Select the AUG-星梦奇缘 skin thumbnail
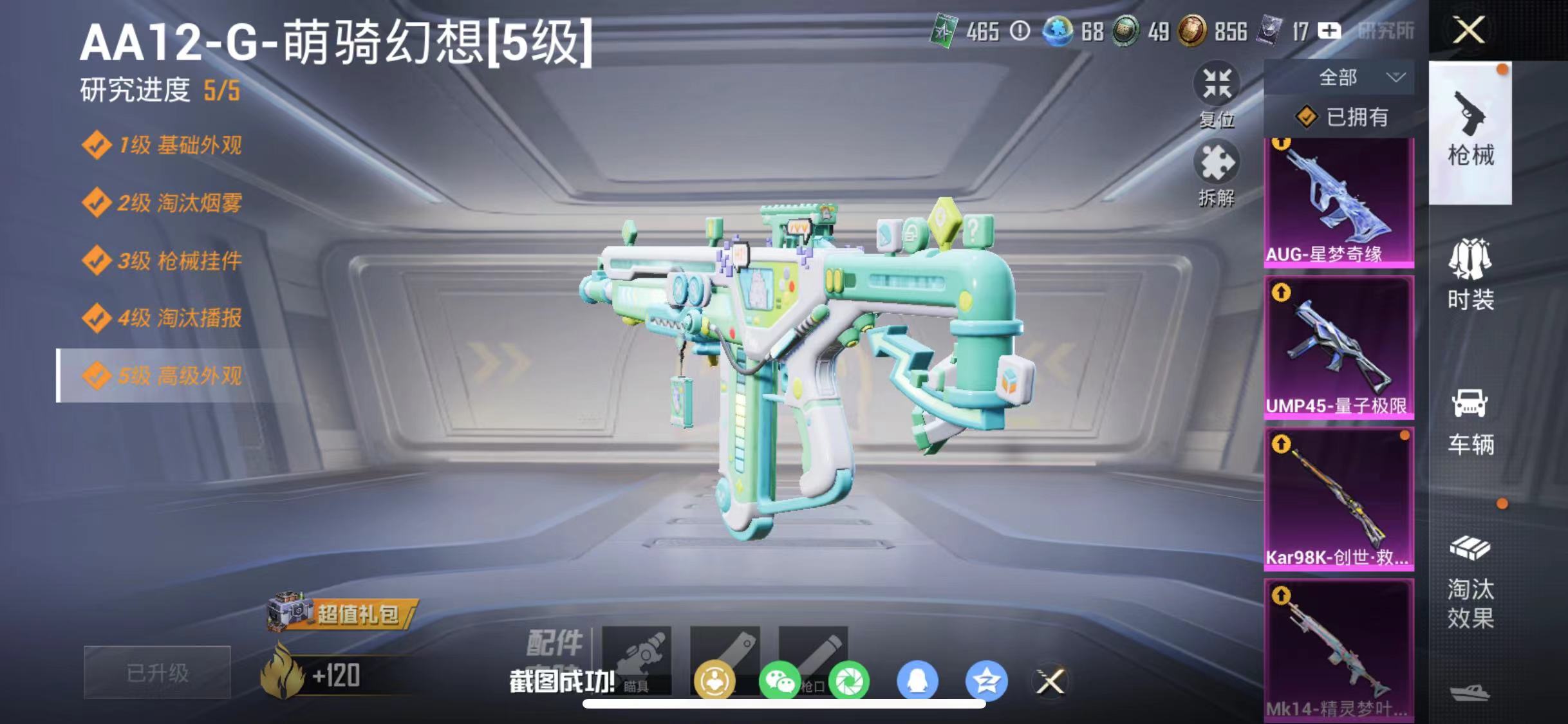Viewport: 1568px width, 724px height. [1338, 200]
